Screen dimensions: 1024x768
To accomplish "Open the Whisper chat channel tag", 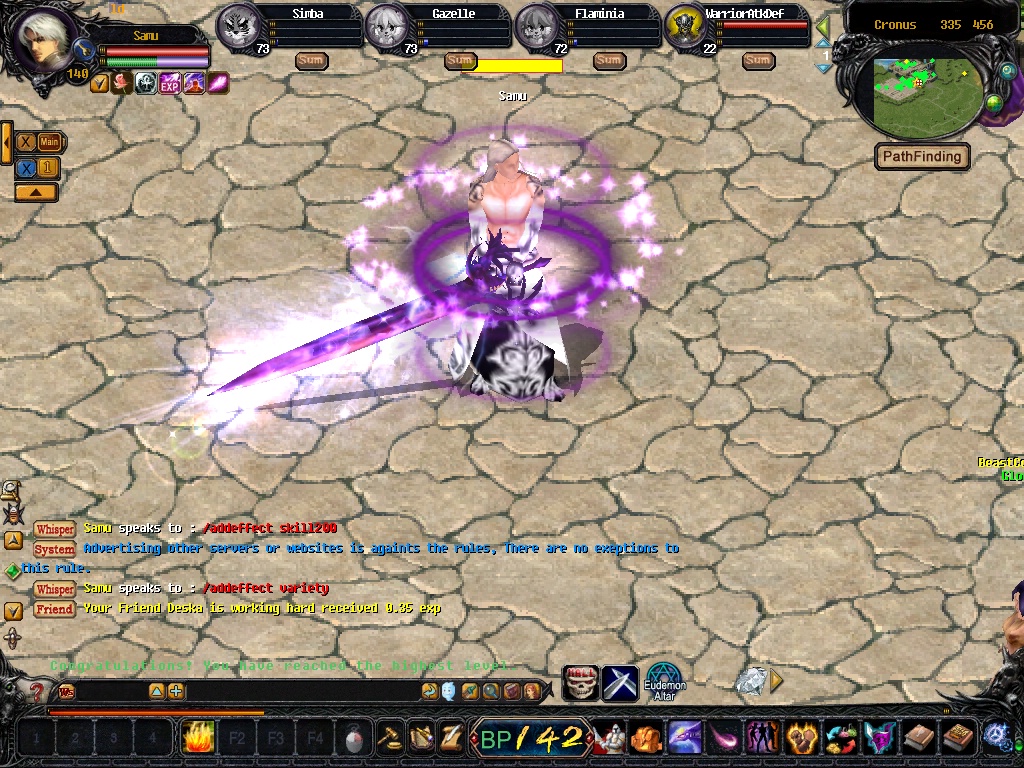I will [x=54, y=529].
